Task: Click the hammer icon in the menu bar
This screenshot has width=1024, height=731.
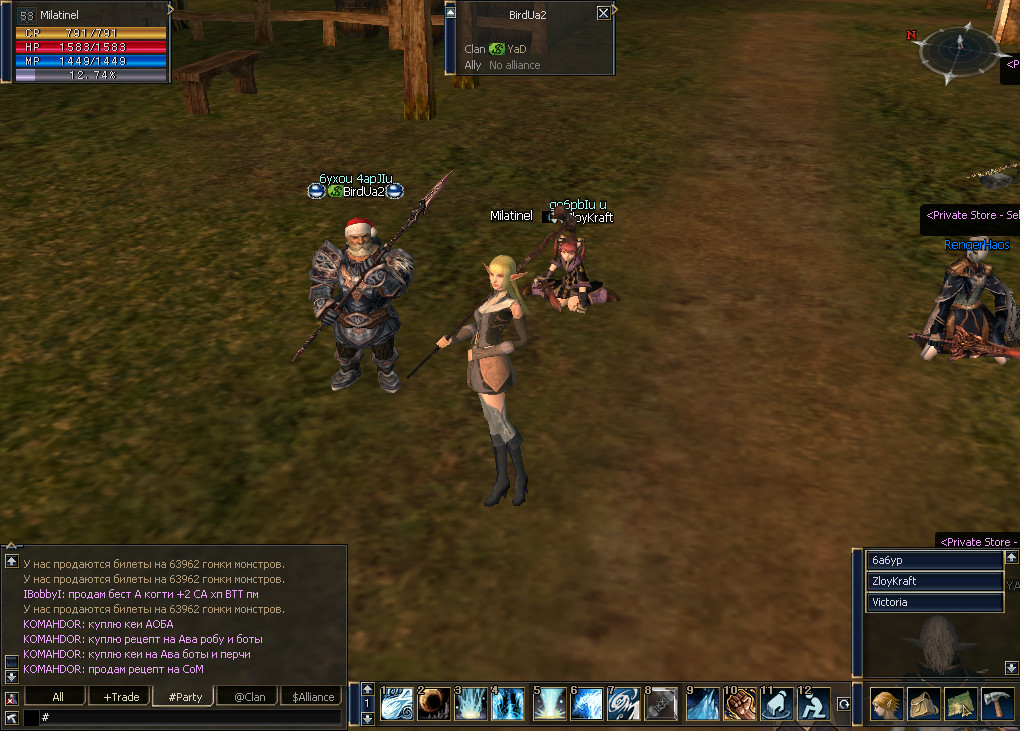Action: (998, 704)
